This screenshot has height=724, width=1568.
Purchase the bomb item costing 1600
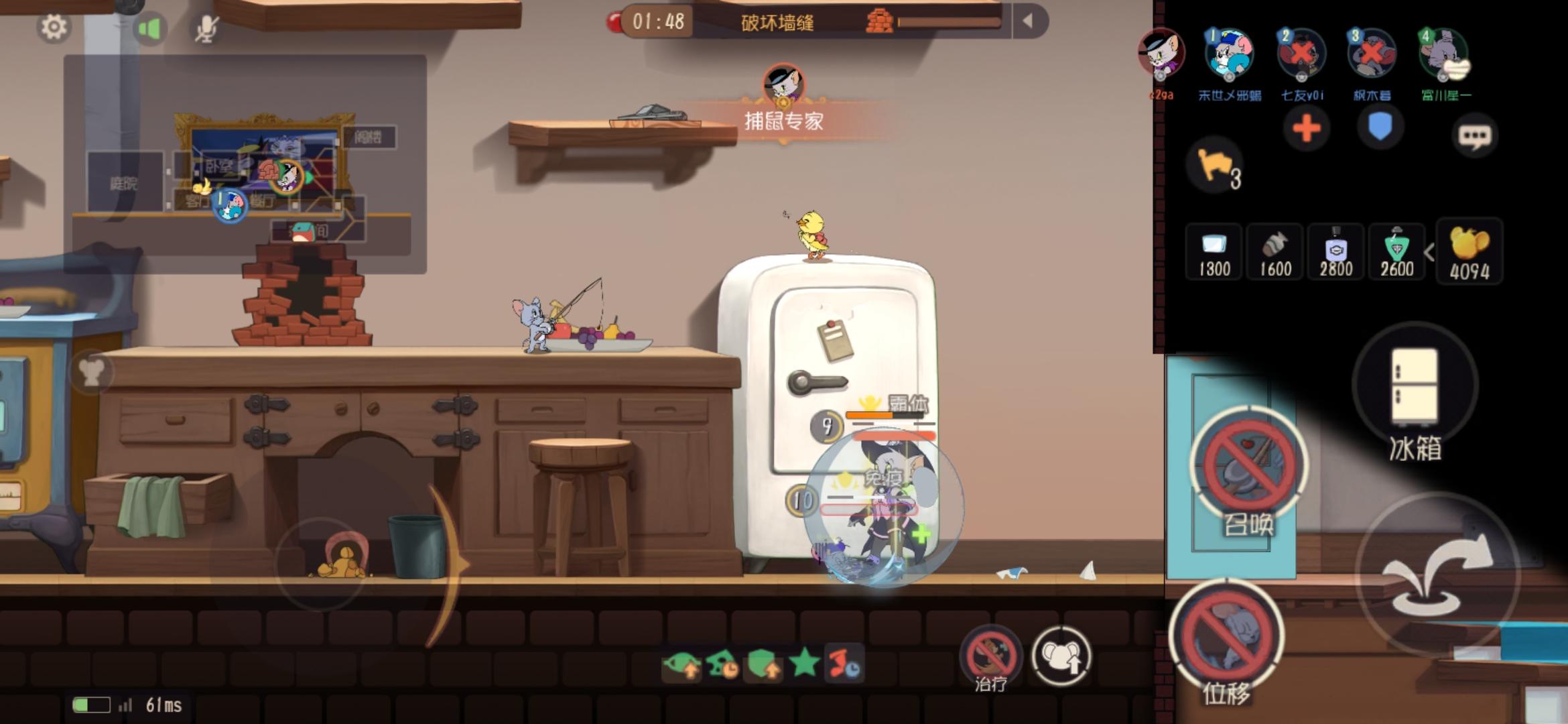(x=1275, y=253)
